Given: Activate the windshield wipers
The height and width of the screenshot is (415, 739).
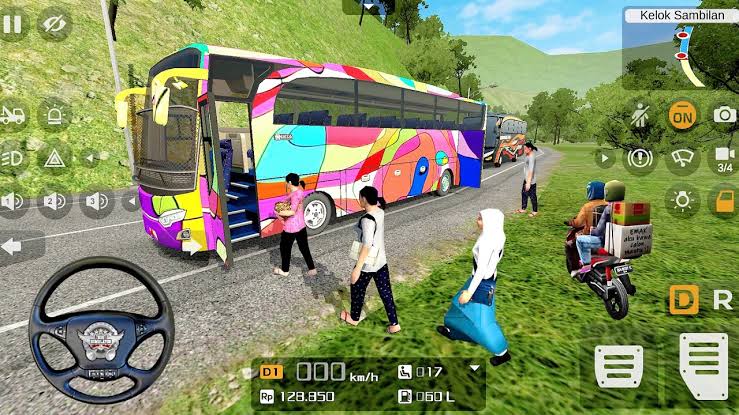Looking at the screenshot, I should coord(683,158).
